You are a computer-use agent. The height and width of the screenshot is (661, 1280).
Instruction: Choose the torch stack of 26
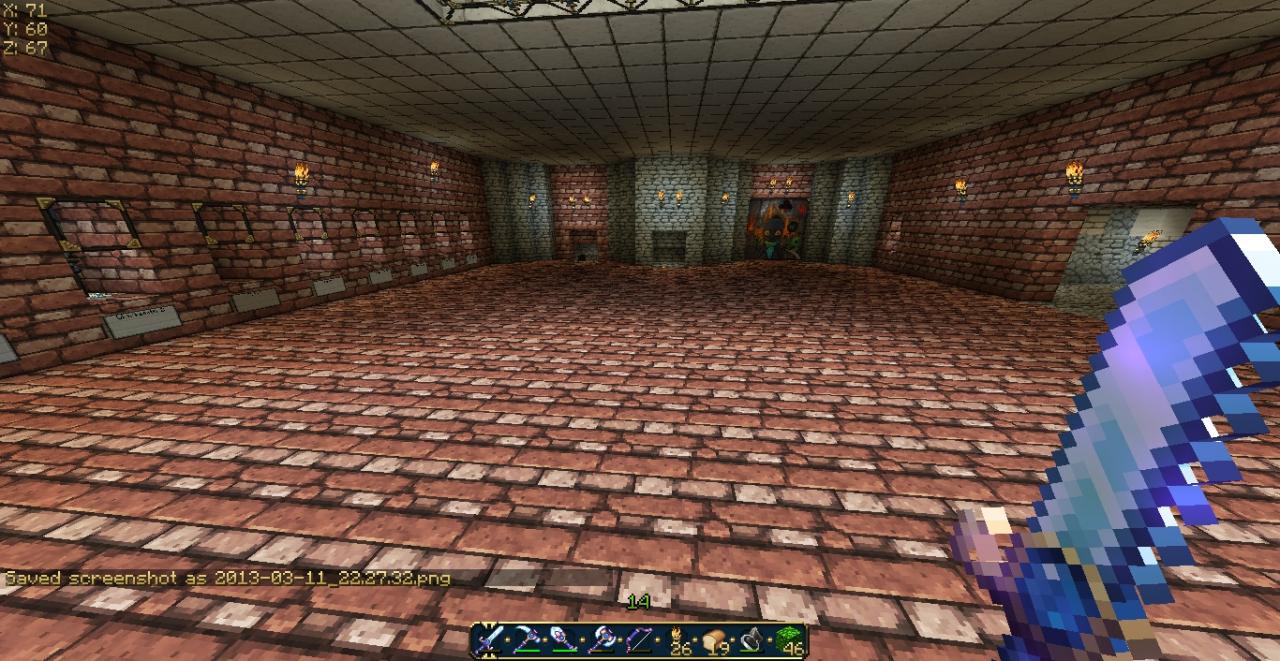pos(677,640)
